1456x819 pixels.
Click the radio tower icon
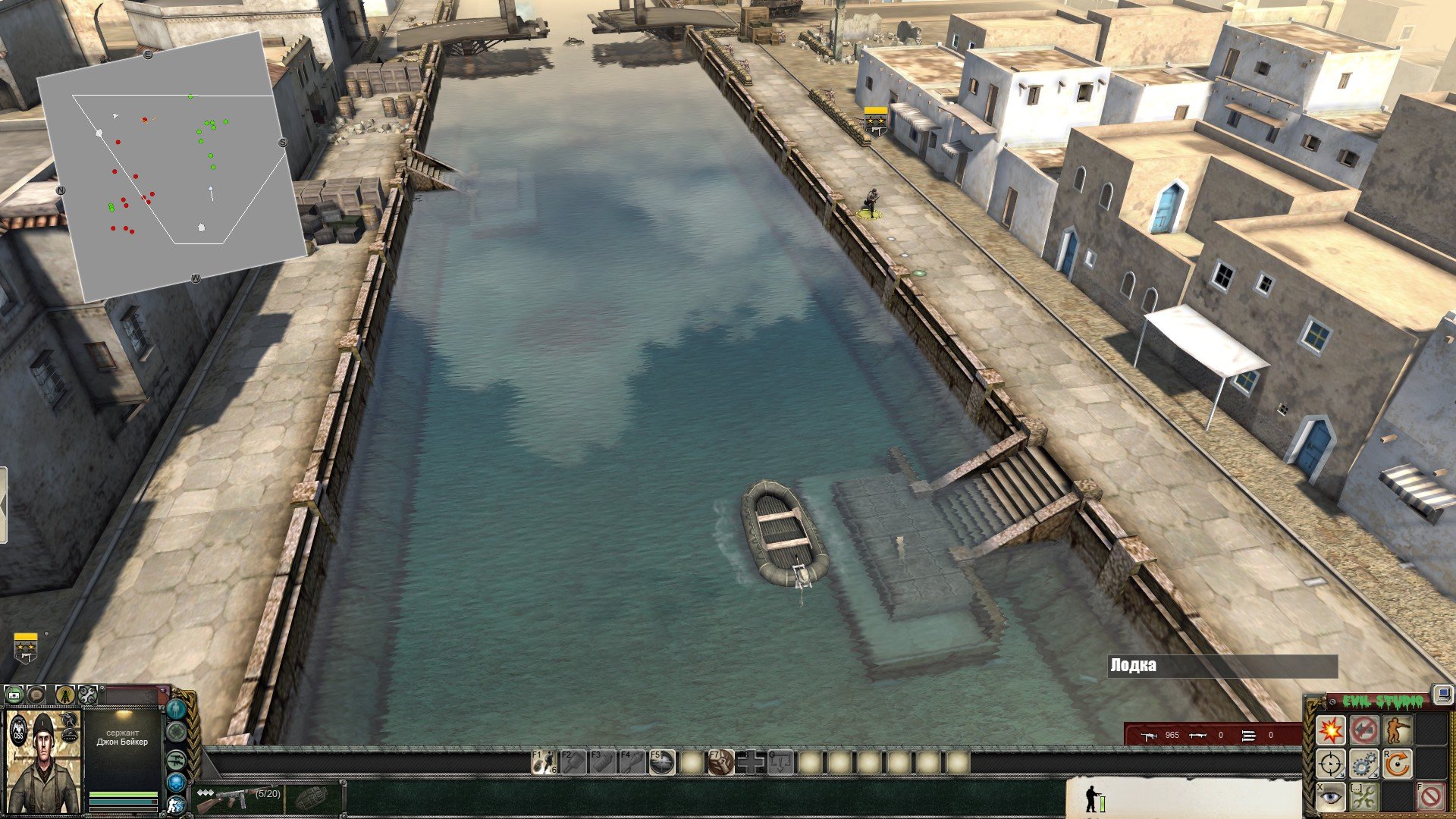click(65, 694)
